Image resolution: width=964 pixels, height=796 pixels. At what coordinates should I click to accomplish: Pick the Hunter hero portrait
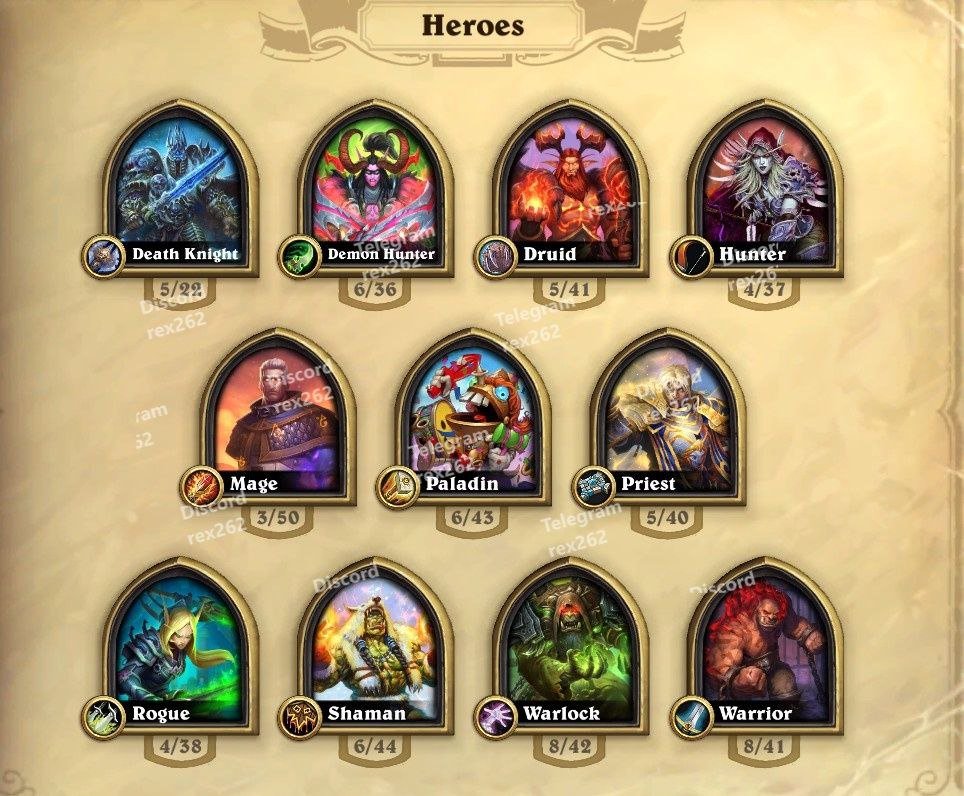tap(766, 185)
